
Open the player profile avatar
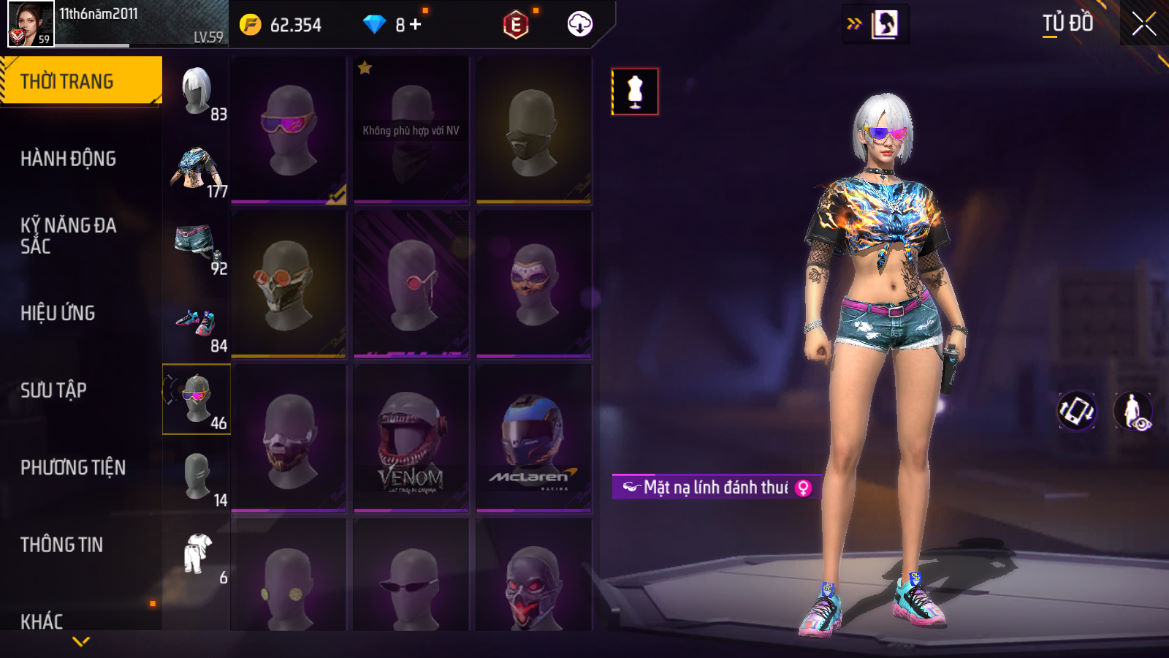[x=30, y=24]
